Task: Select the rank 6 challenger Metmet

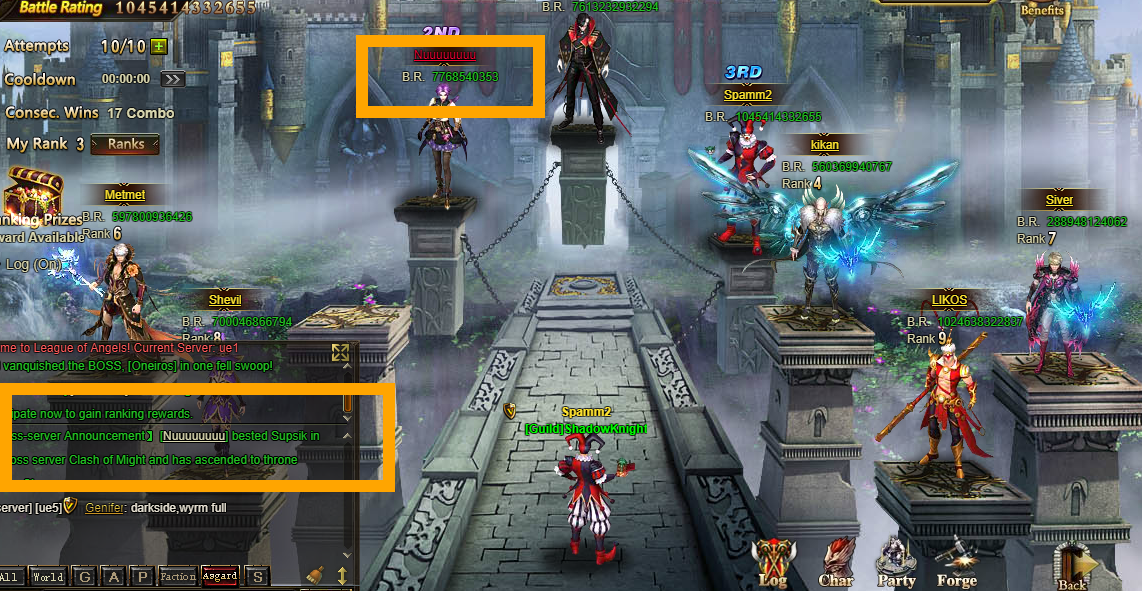Action: 125,195
